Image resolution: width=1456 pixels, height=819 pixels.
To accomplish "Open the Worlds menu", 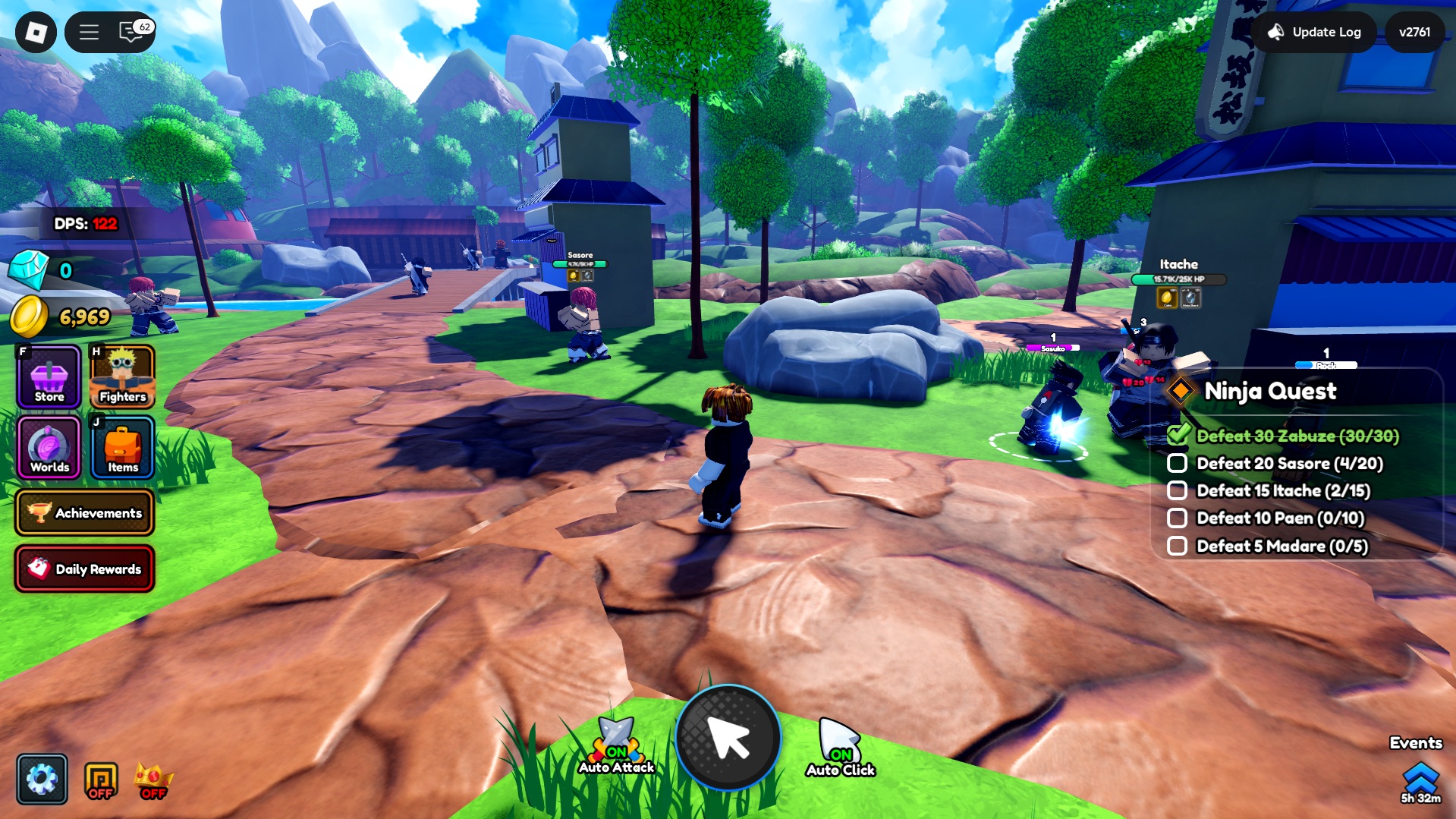I will pos(49,448).
